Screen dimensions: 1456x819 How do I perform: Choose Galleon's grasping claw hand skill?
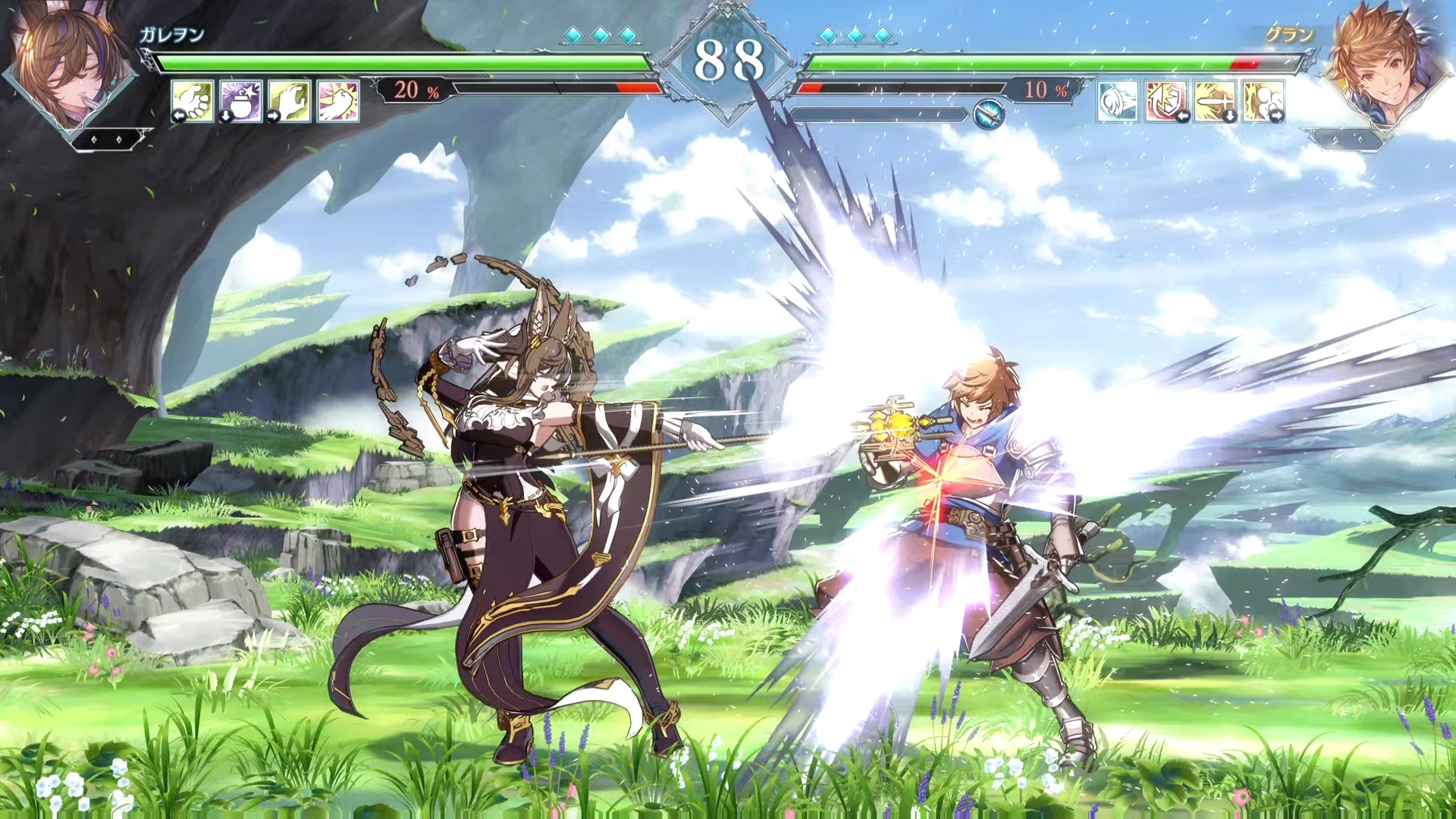(290, 101)
